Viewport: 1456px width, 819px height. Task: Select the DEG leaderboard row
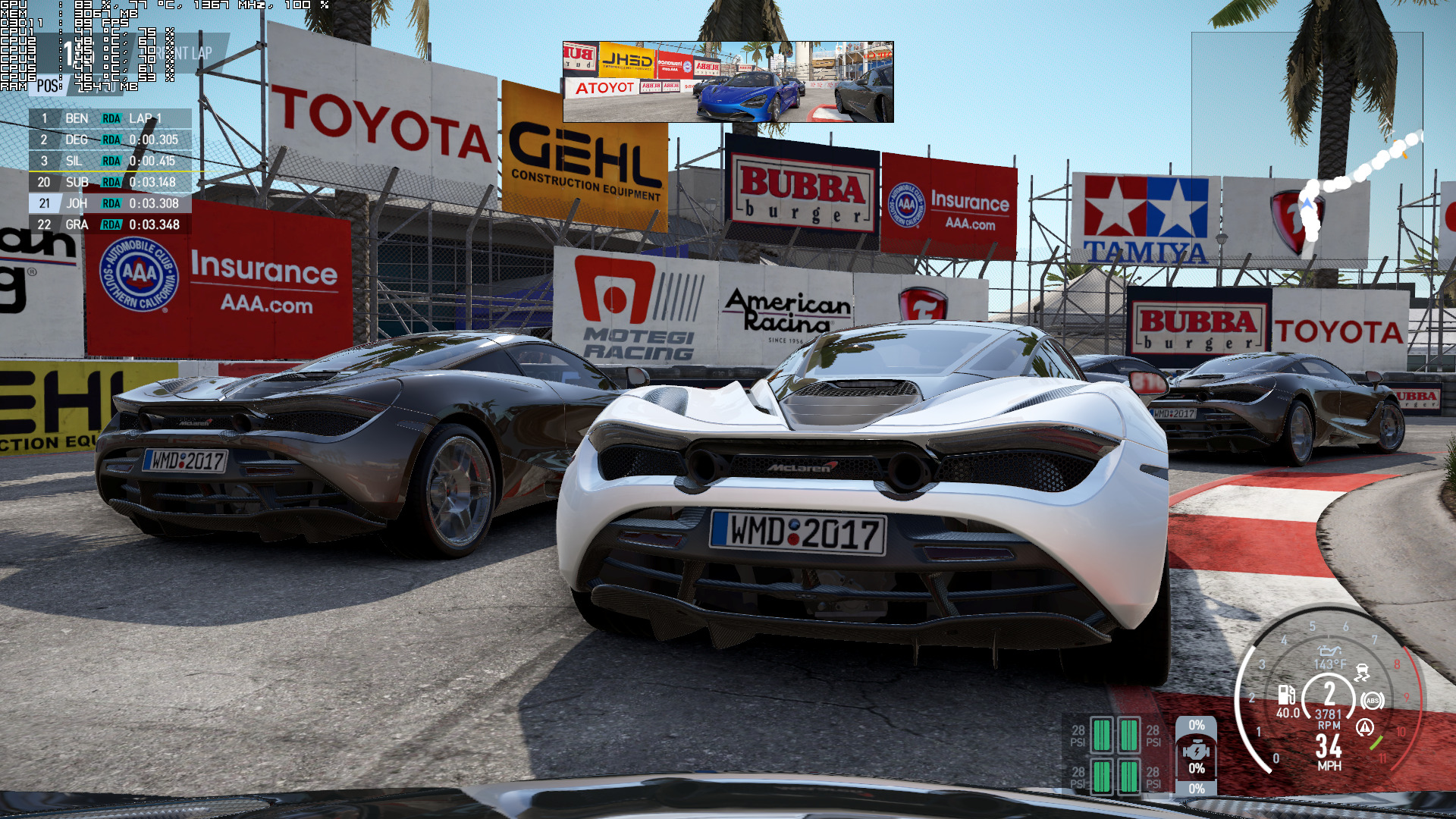tap(110, 140)
